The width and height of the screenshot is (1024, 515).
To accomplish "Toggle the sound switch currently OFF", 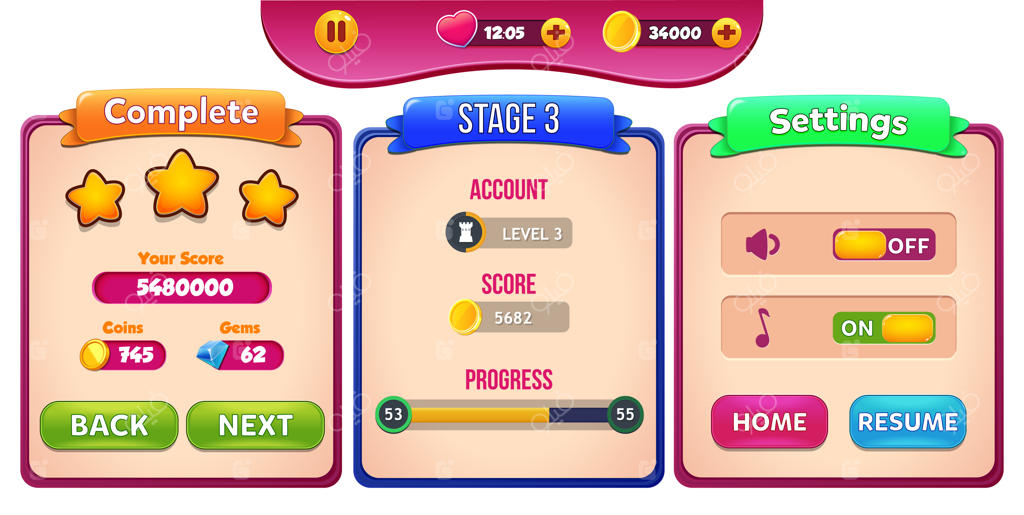I will point(883,245).
